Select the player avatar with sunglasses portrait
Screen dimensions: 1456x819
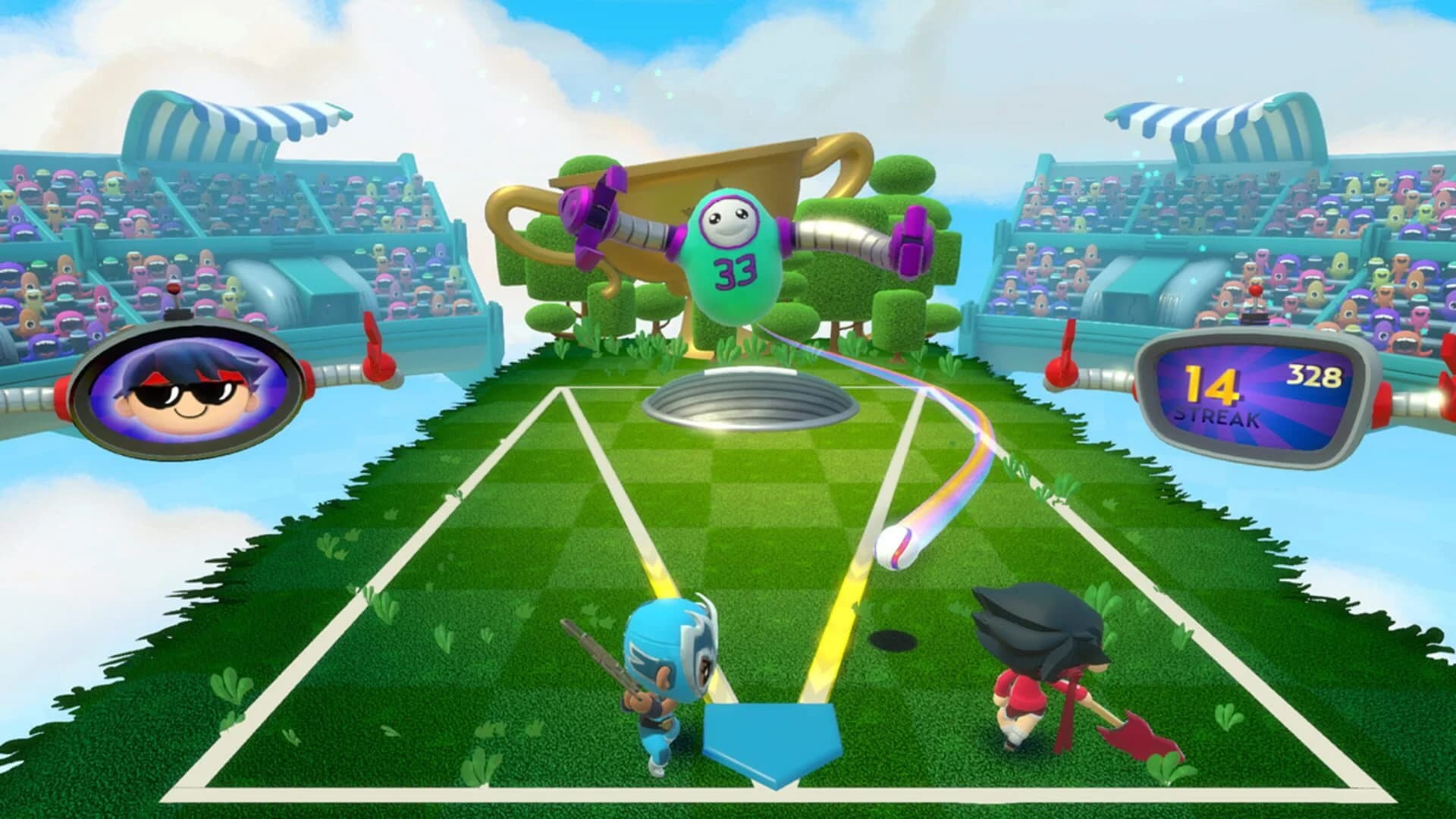(x=190, y=394)
